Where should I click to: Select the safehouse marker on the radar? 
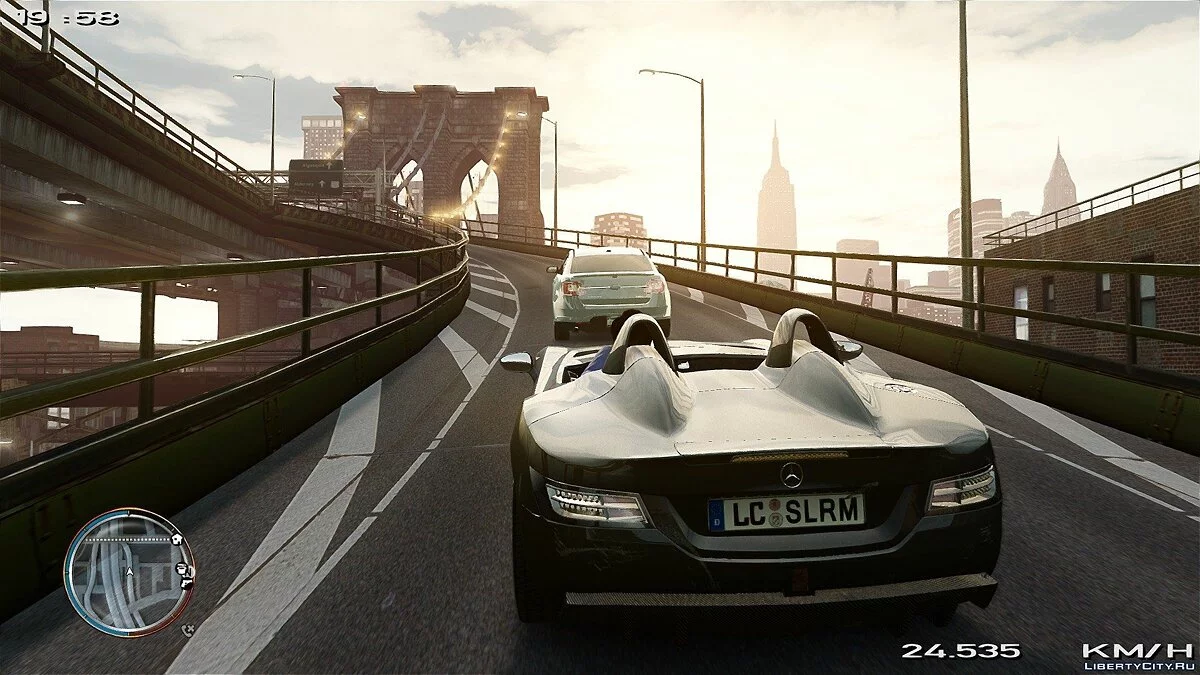click(177, 539)
